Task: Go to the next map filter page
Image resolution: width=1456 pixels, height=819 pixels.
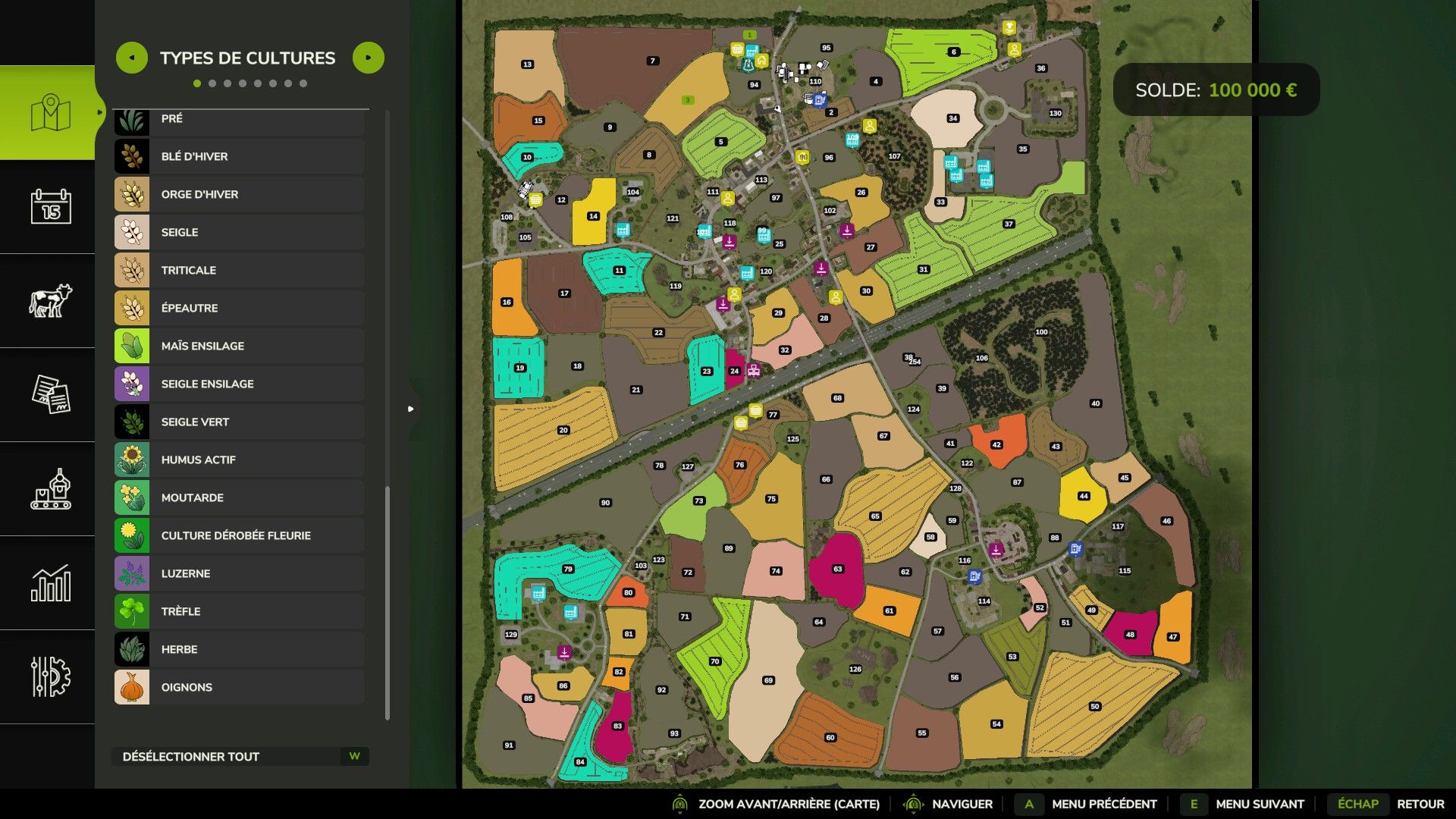Action: point(369,58)
